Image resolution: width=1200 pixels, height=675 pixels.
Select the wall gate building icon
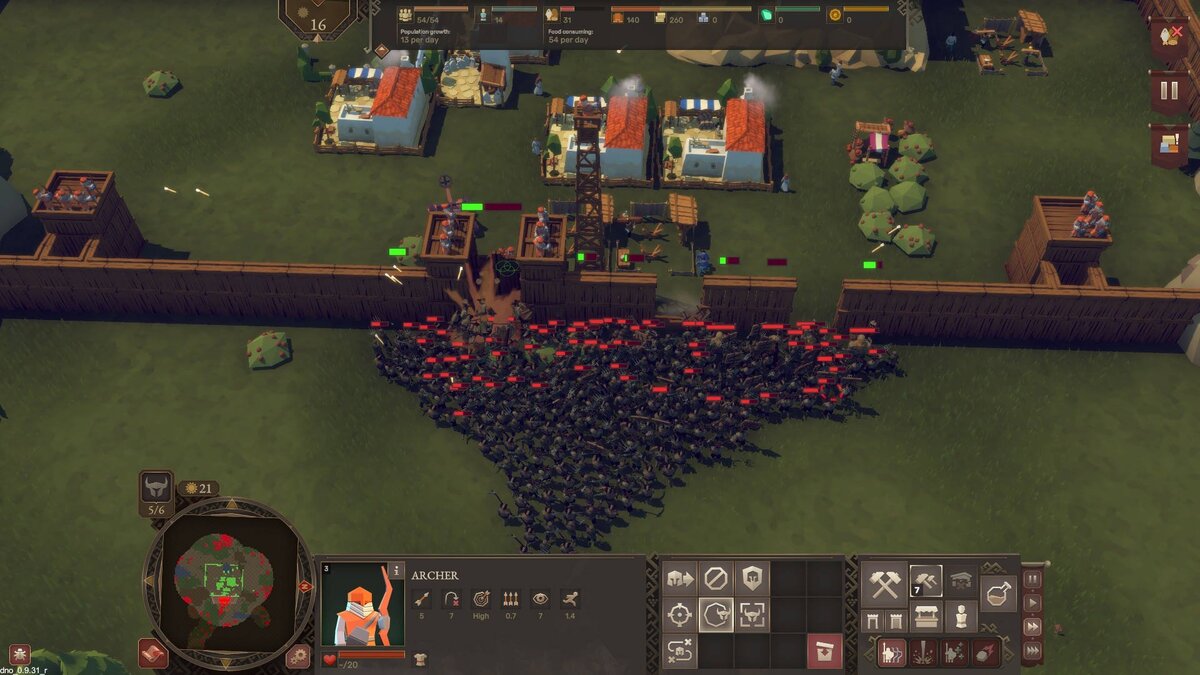872,621
